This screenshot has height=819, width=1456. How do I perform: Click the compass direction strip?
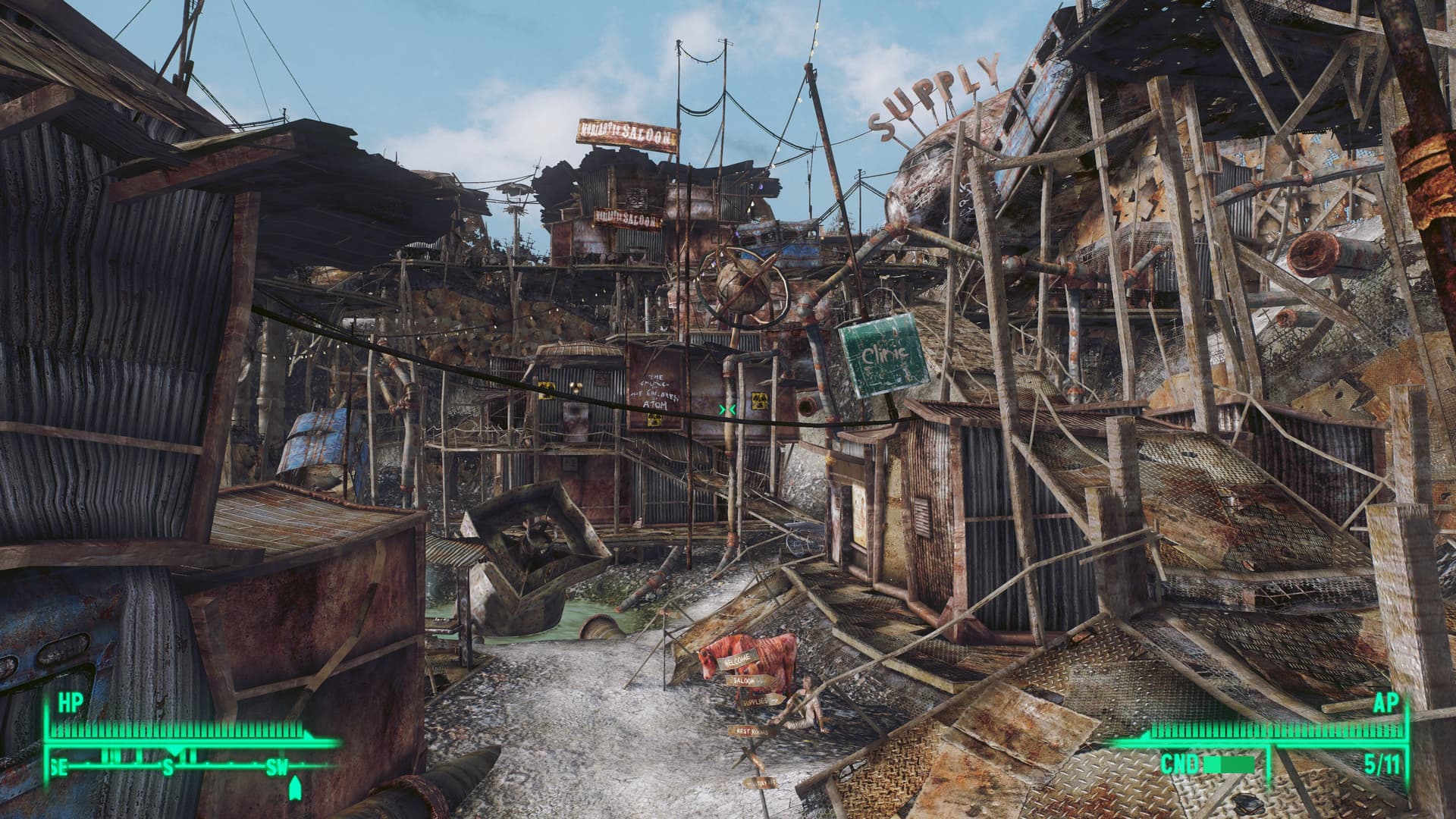(x=190, y=767)
